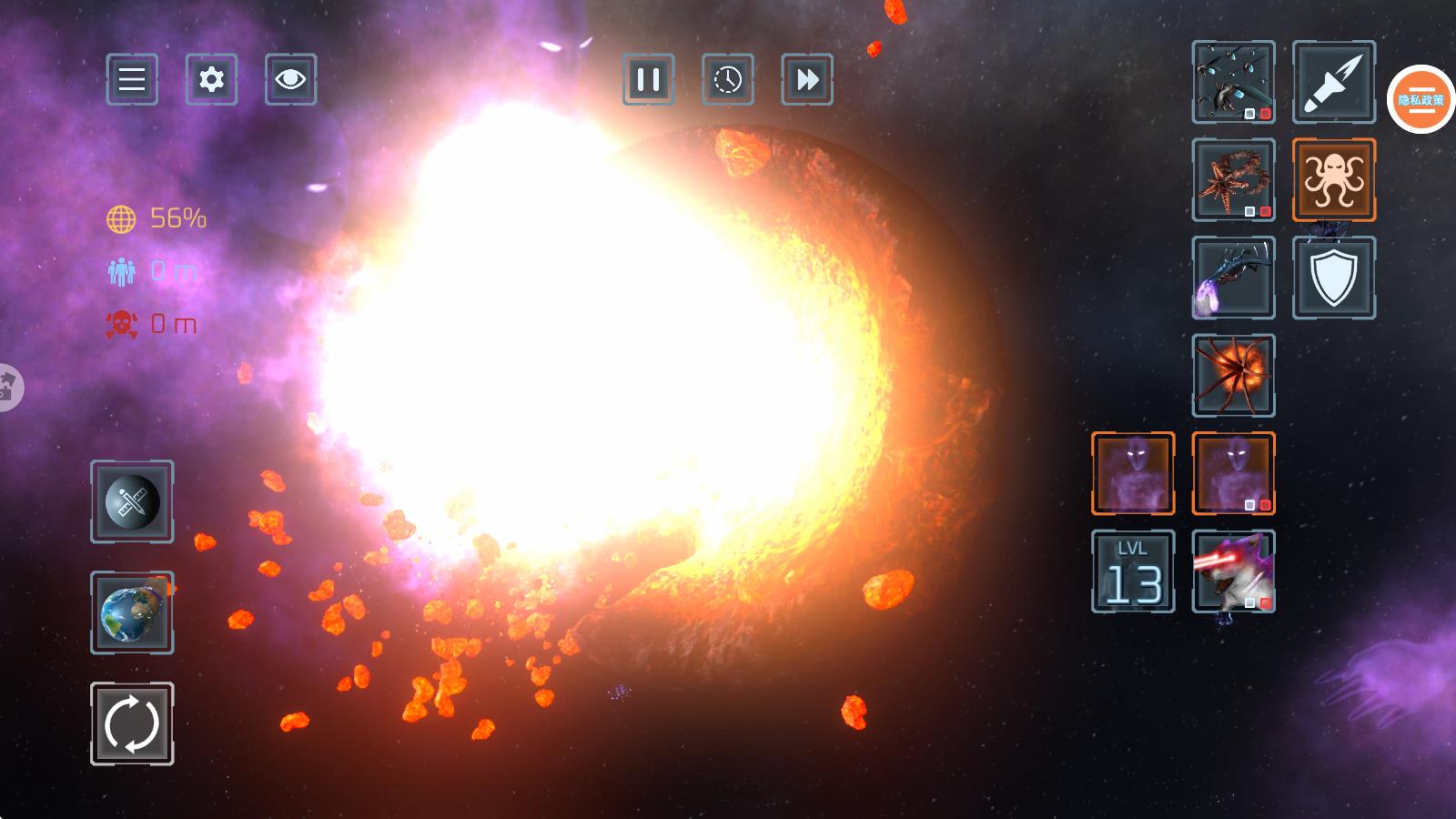Toggle the eye view button
The height and width of the screenshot is (819, 1456).
point(290,79)
